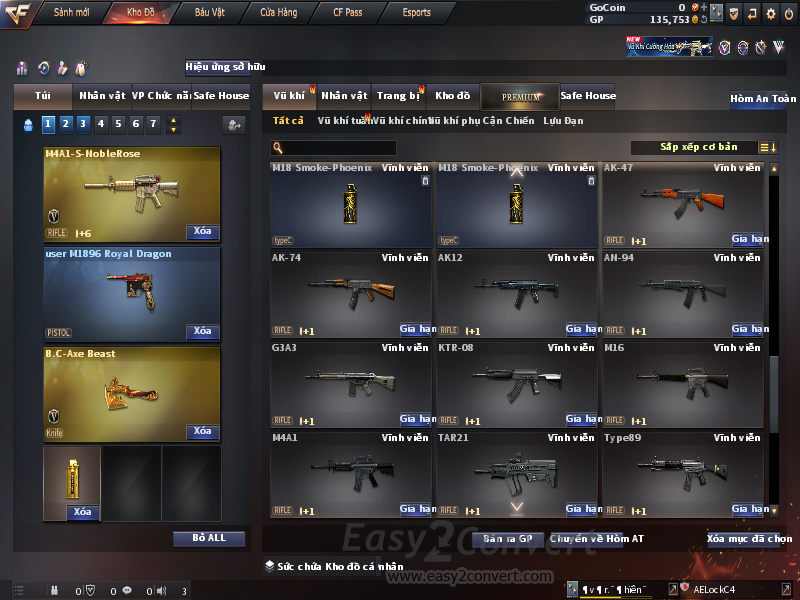
Task: Remove the M4A1-S-NobleRose with Xóa
Action: point(202,232)
